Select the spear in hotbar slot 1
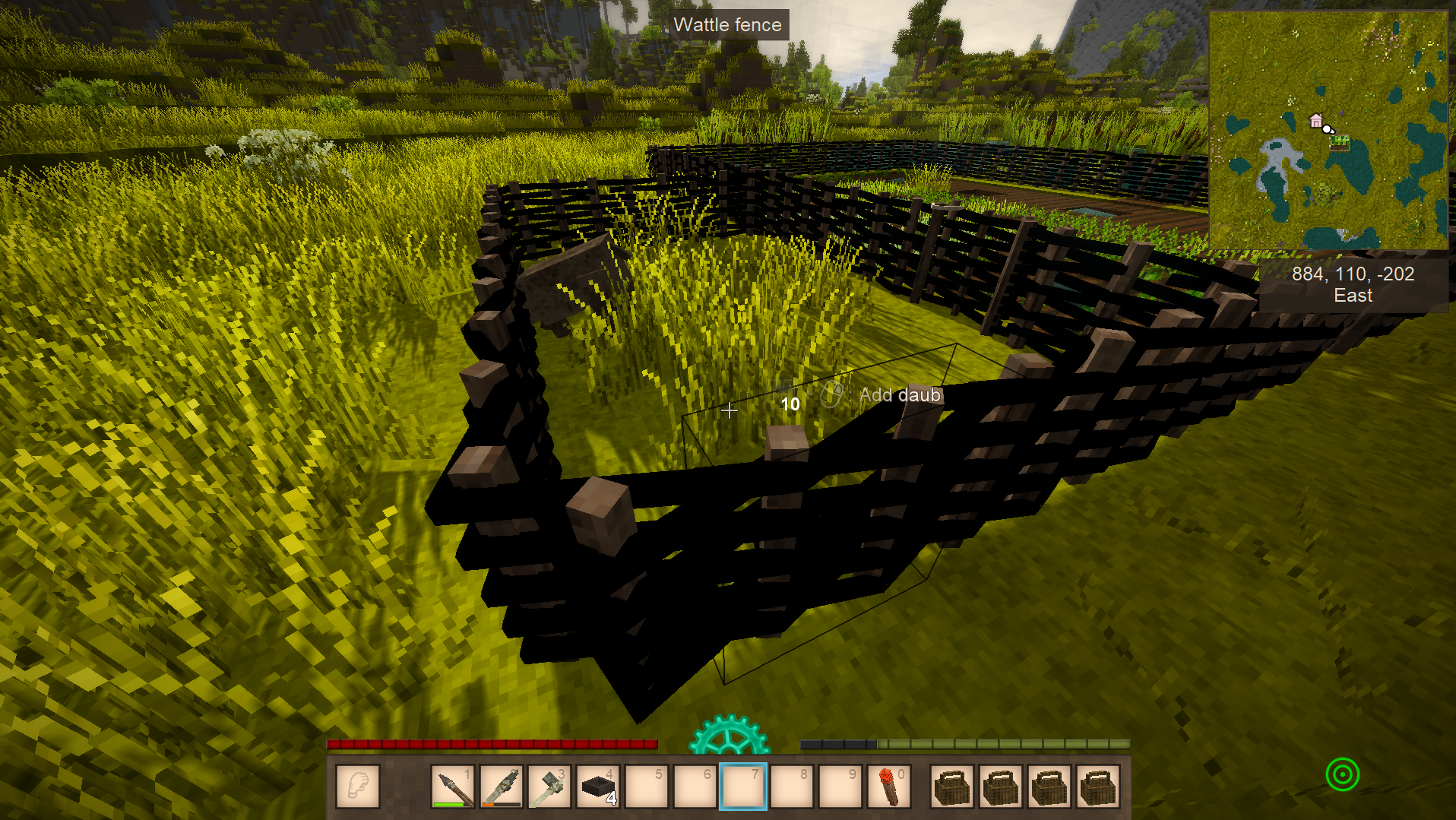This screenshot has height=820, width=1456. [453, 786]
